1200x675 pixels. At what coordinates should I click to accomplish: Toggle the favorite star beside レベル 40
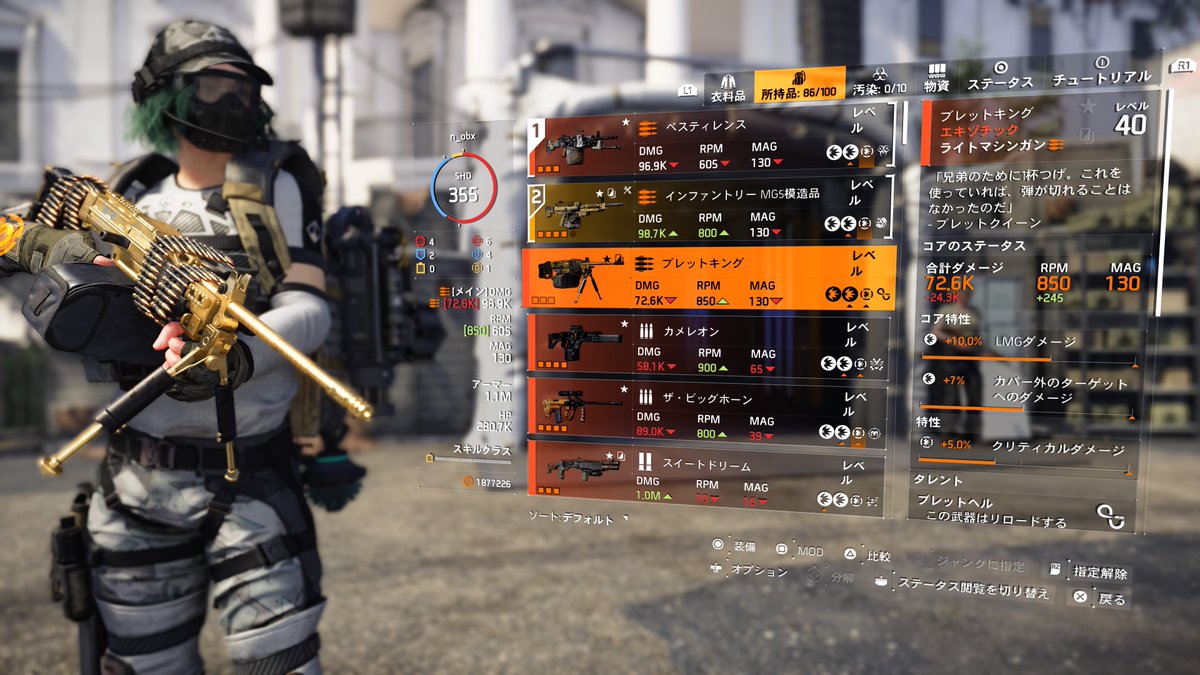tap(1087, 106)
